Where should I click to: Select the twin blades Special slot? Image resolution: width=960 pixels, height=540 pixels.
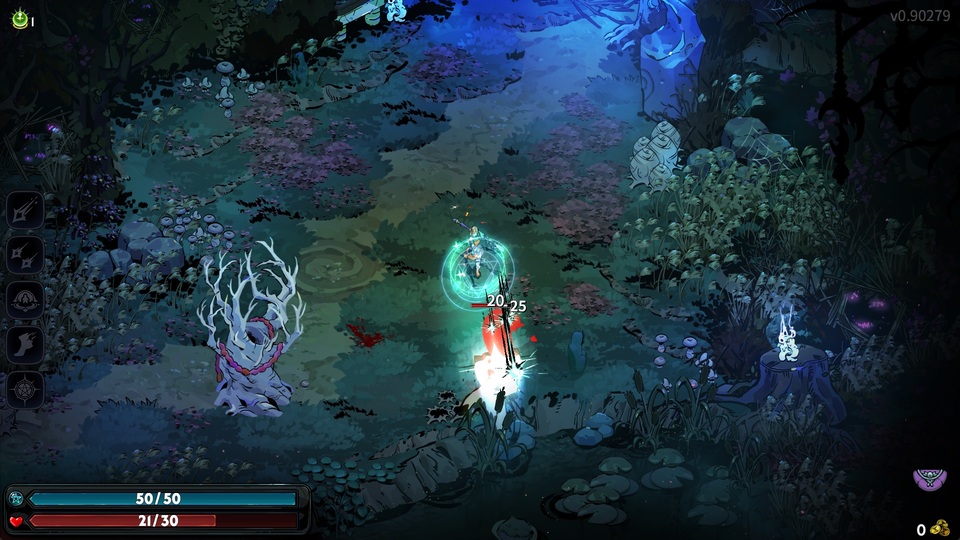click(x=25, y=254)
